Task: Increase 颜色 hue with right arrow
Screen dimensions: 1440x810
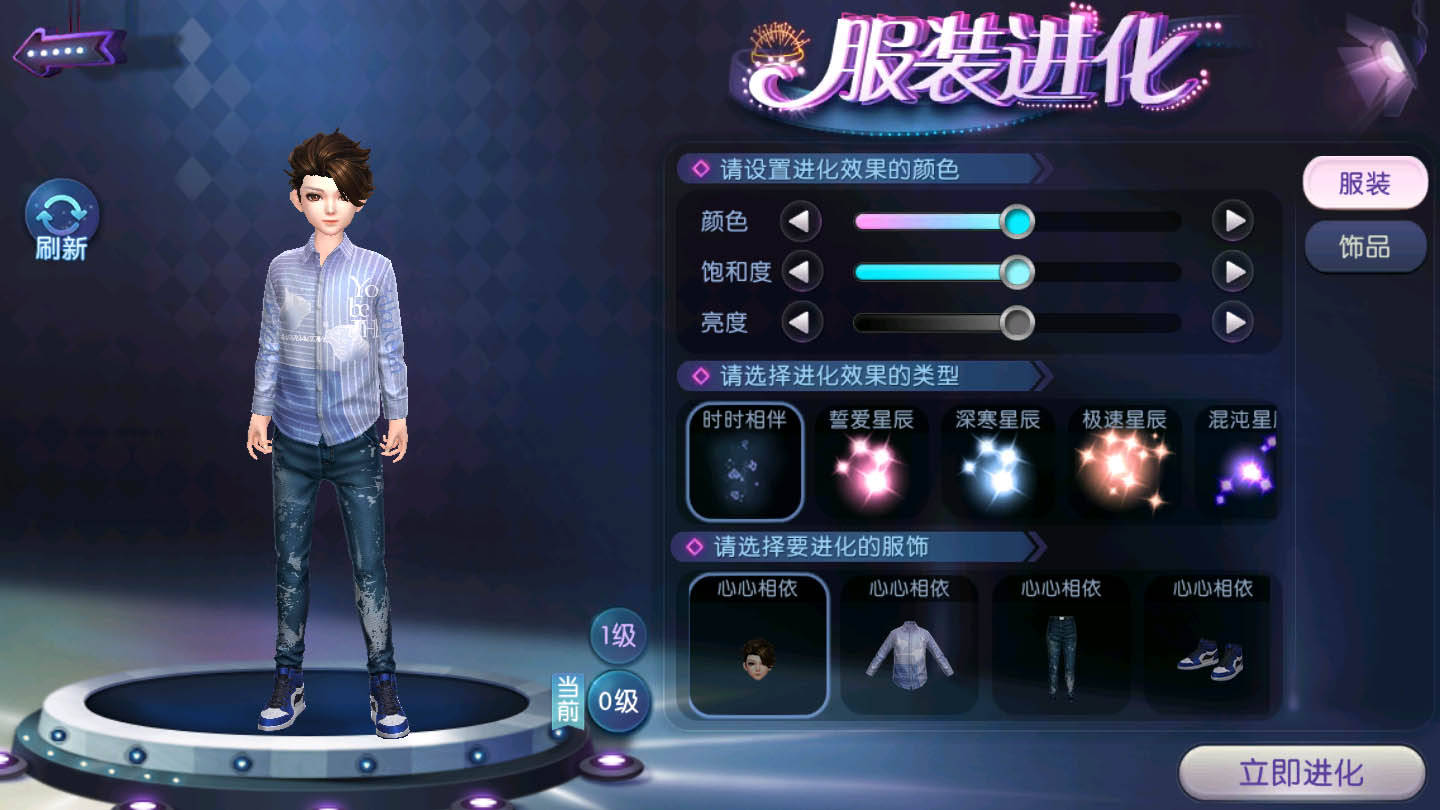Action: (1232, 221)
